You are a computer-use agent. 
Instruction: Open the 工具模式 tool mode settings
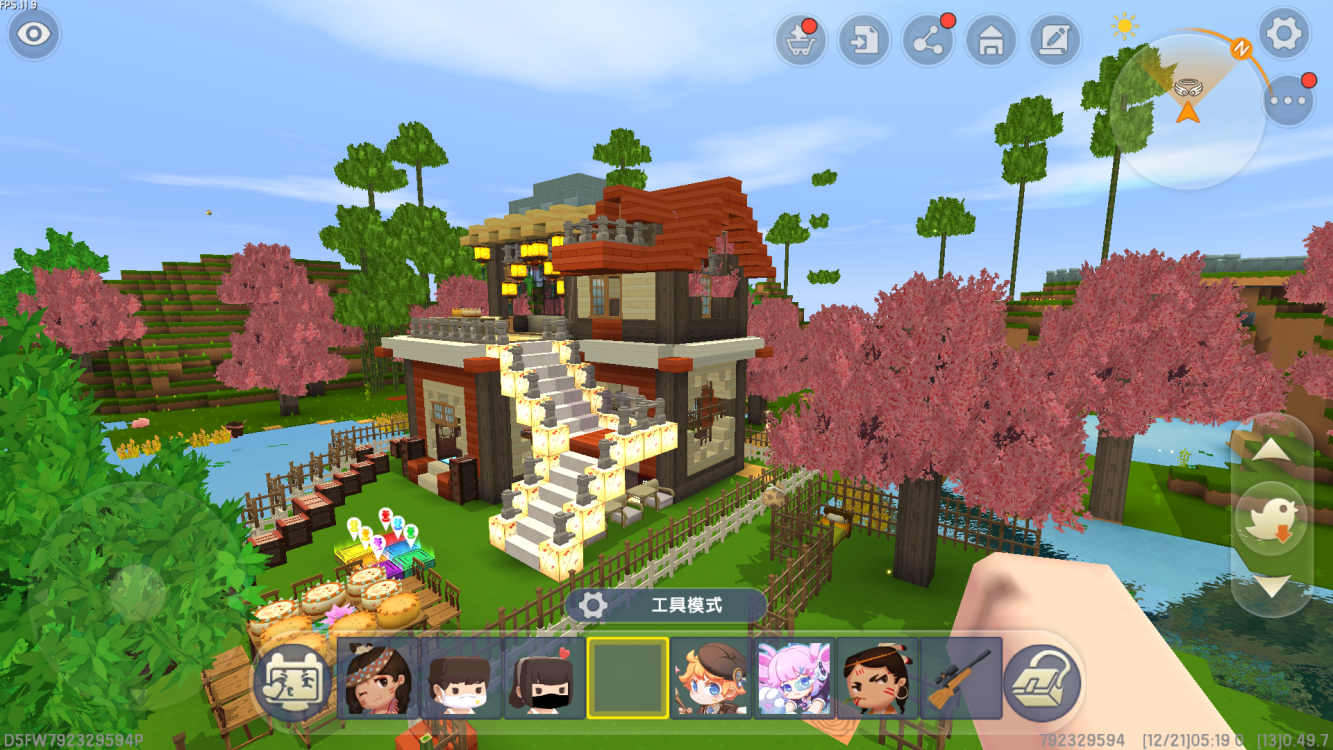pyautogui.click(x=665, y=605)
